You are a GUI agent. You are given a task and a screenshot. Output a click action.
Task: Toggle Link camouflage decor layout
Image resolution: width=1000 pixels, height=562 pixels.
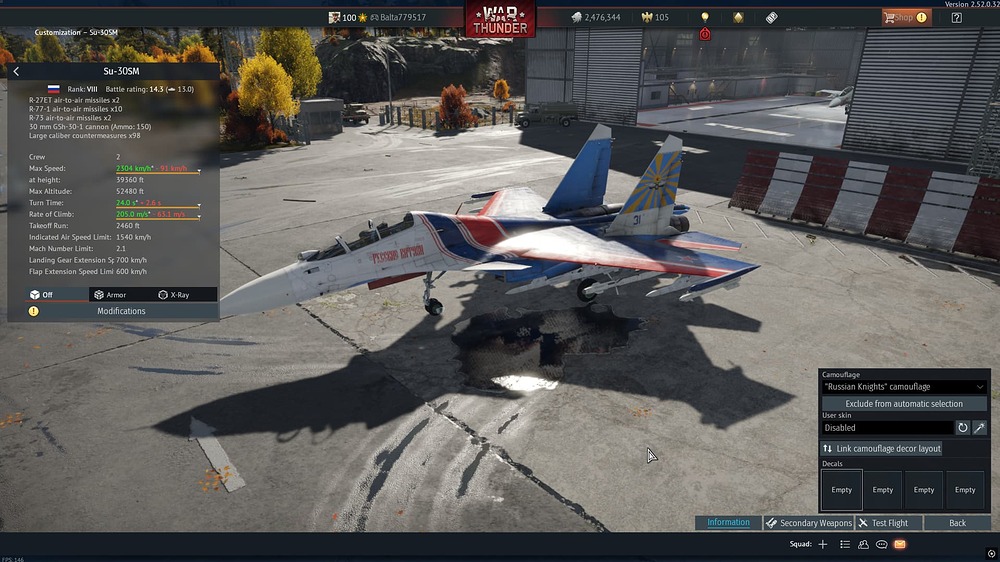click(x=881, y=449)
